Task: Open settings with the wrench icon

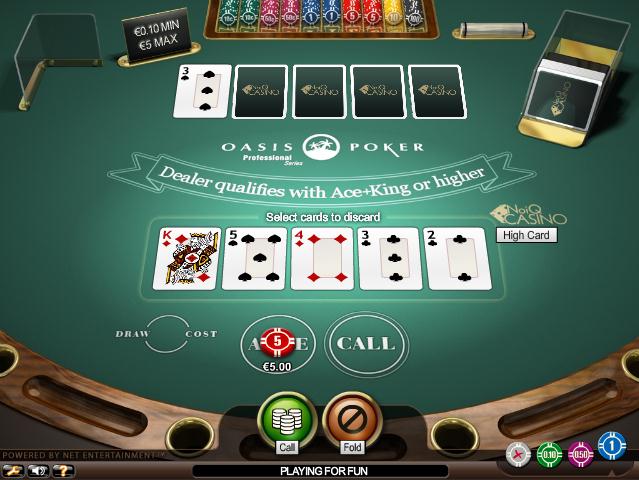Action: 14,469
